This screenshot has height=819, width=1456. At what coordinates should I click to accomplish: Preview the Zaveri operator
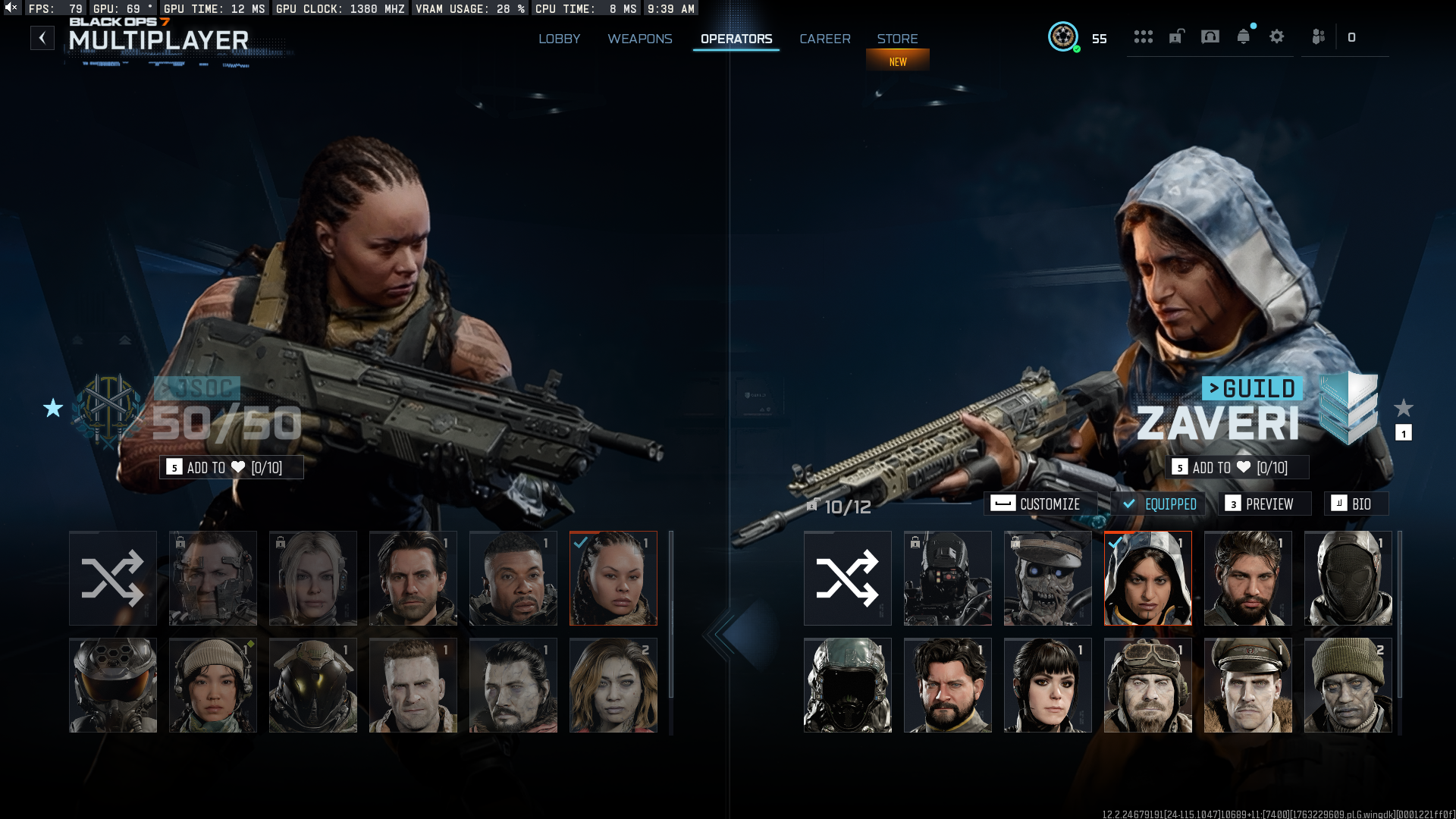pyautogui.click(x=1264, y=504)
